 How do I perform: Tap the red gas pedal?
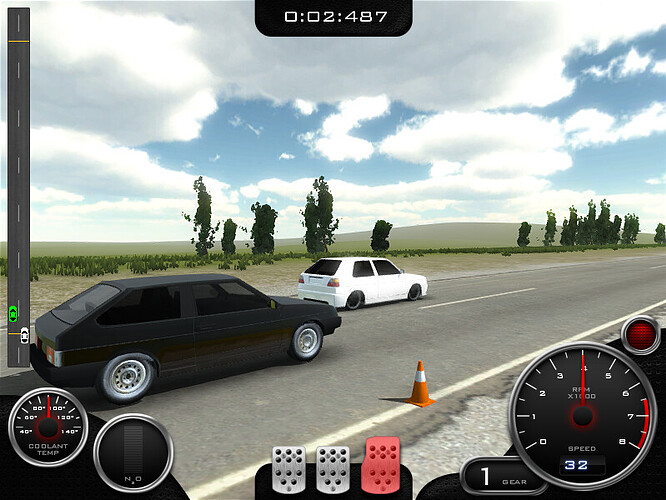pos(381,466)
